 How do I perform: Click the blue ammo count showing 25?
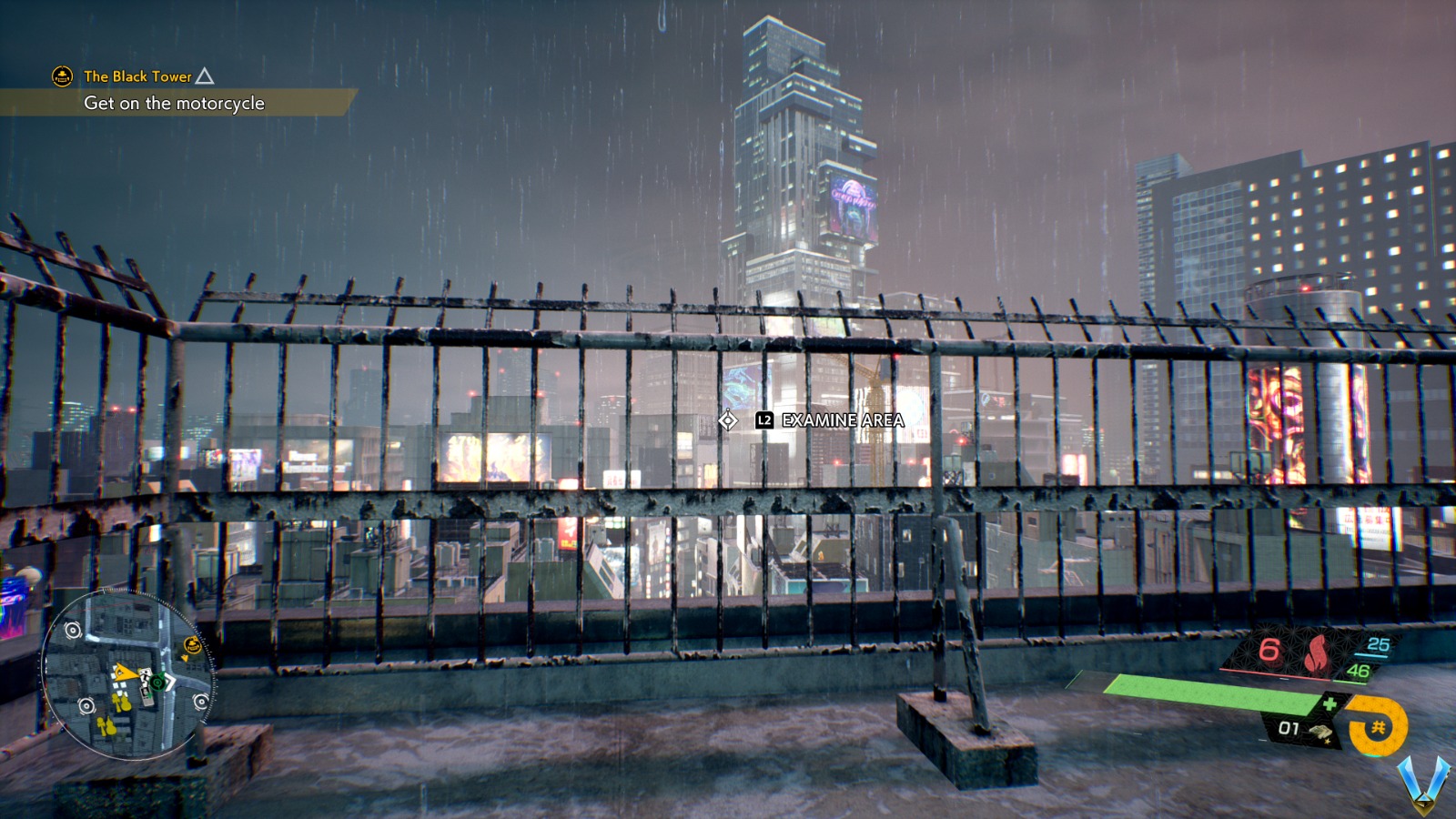(1378, 644)
